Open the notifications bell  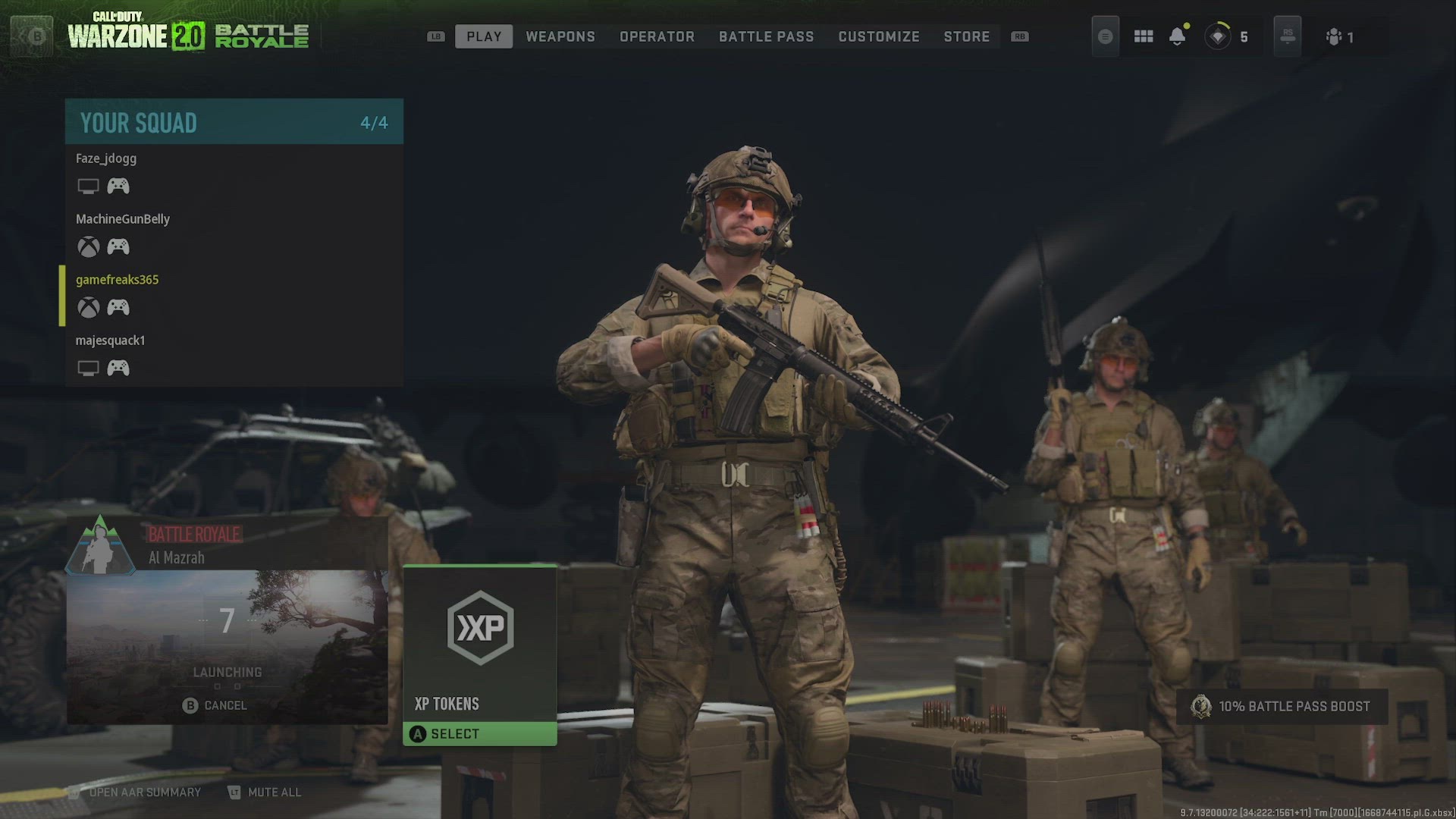[1177, 36]
